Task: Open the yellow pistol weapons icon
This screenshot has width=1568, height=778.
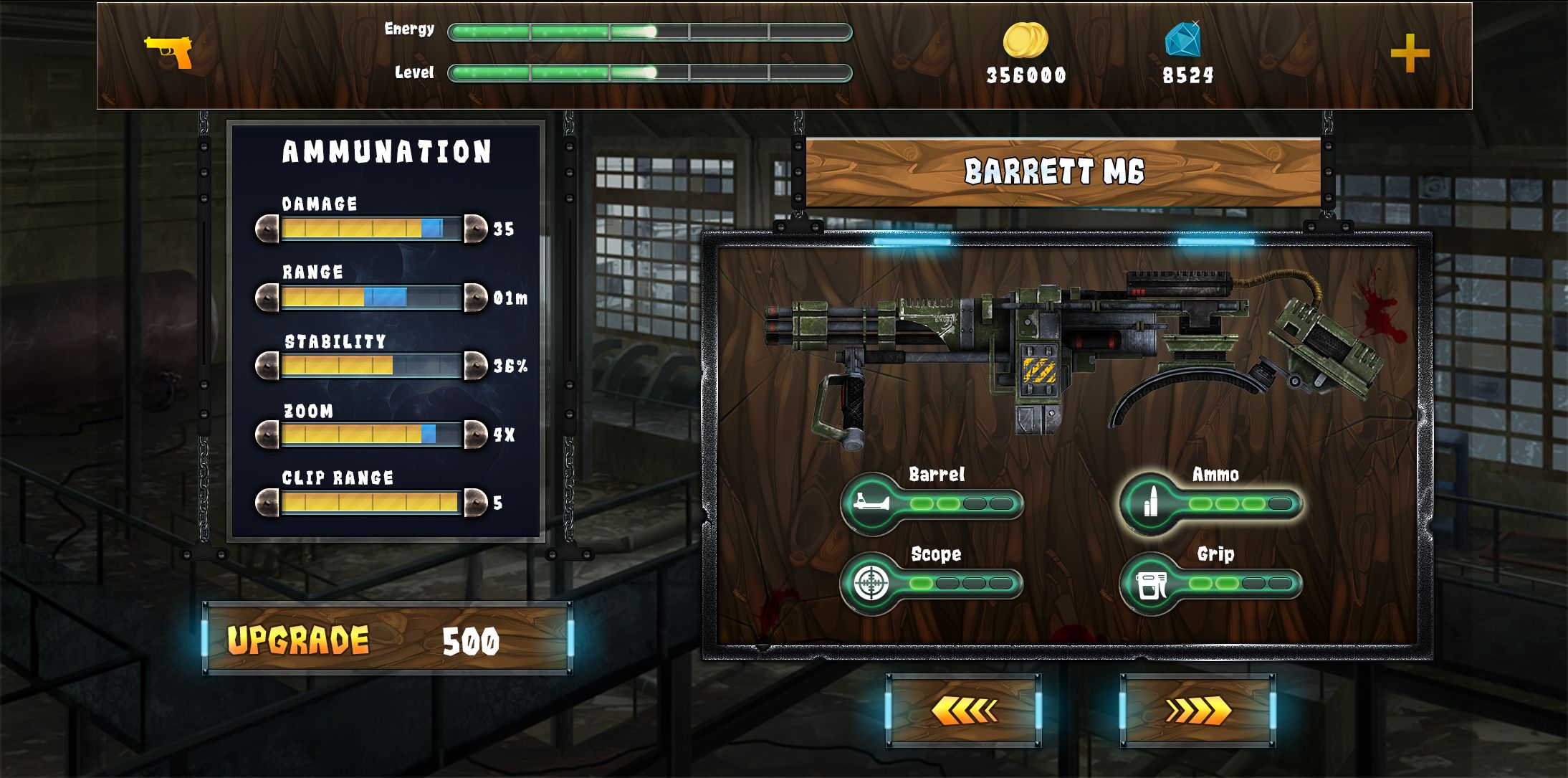Action: (x=169, y=52)
